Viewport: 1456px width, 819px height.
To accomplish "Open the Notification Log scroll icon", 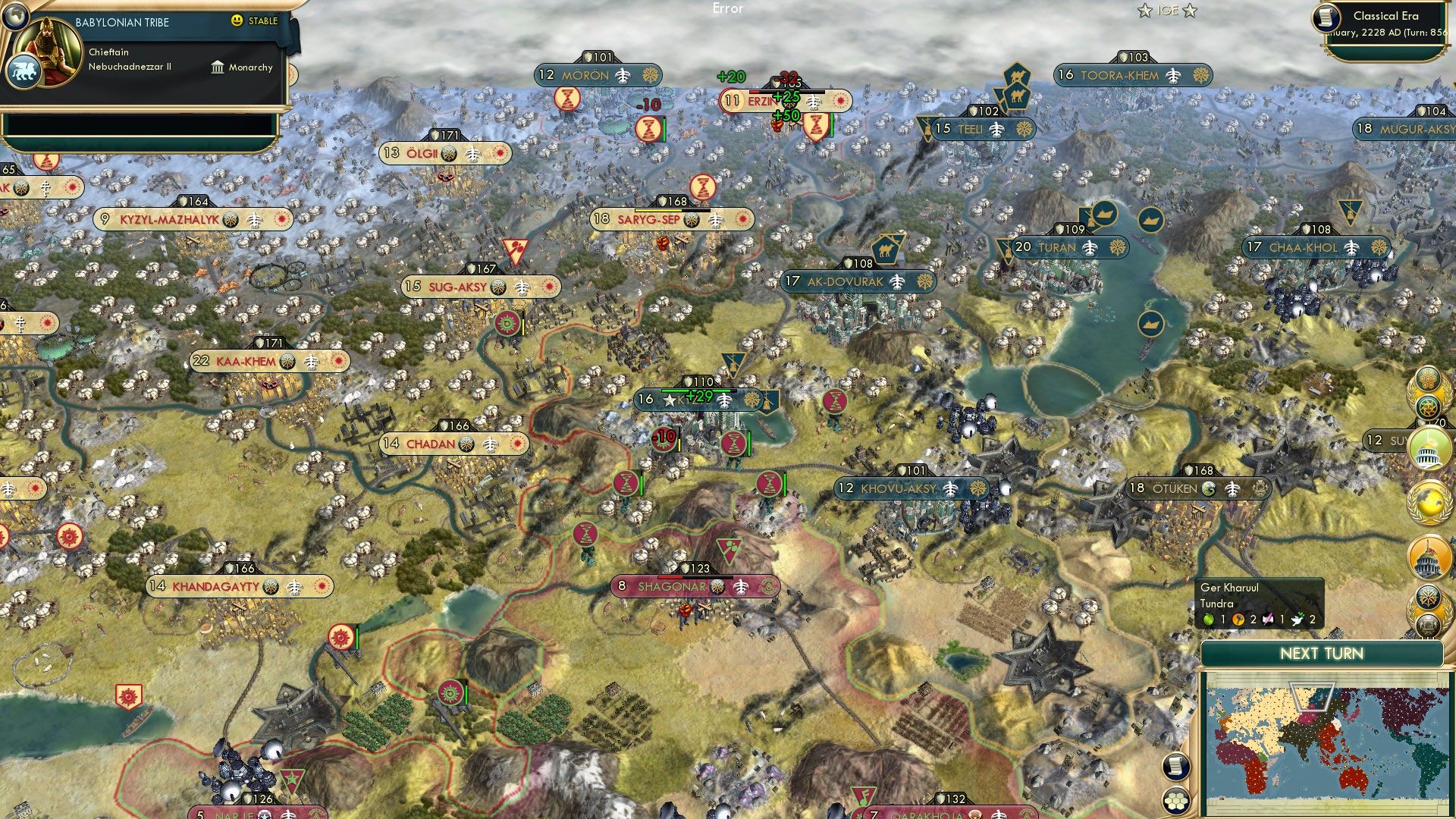I will (1176, 767).
